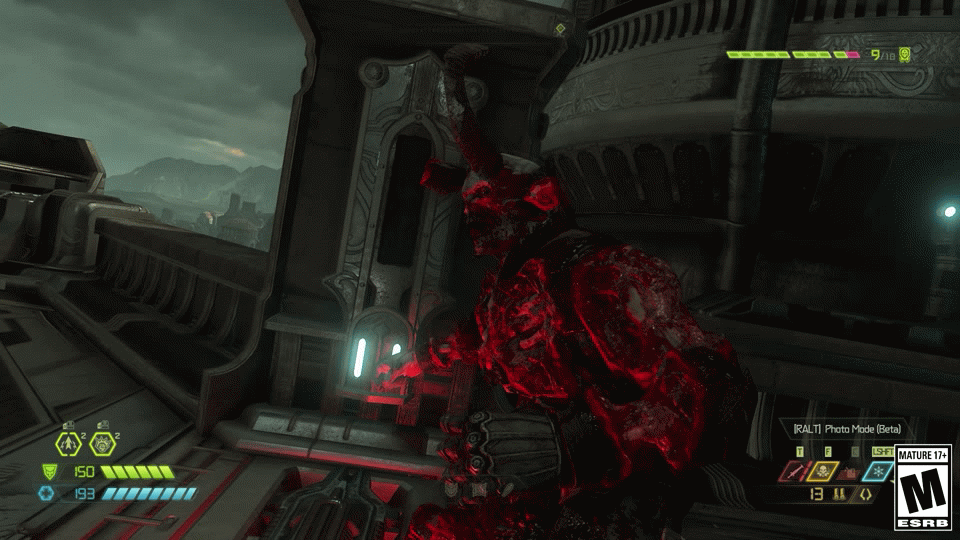The width and height of the screenshot is (960, 540).
Task: Click the demon face rune hexagon icon
Action: coord(101,444)
